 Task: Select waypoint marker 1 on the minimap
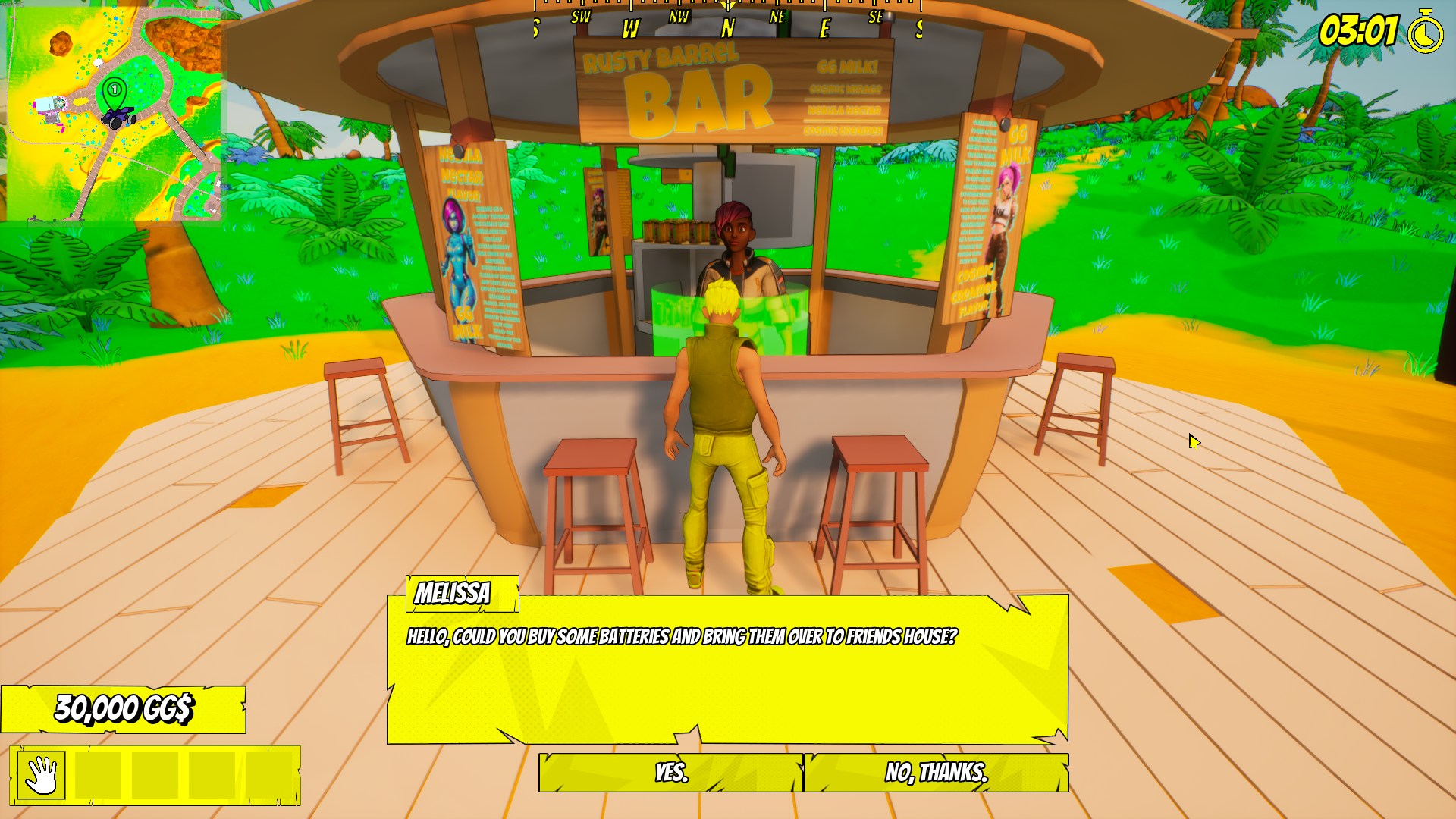pos(113,89)
